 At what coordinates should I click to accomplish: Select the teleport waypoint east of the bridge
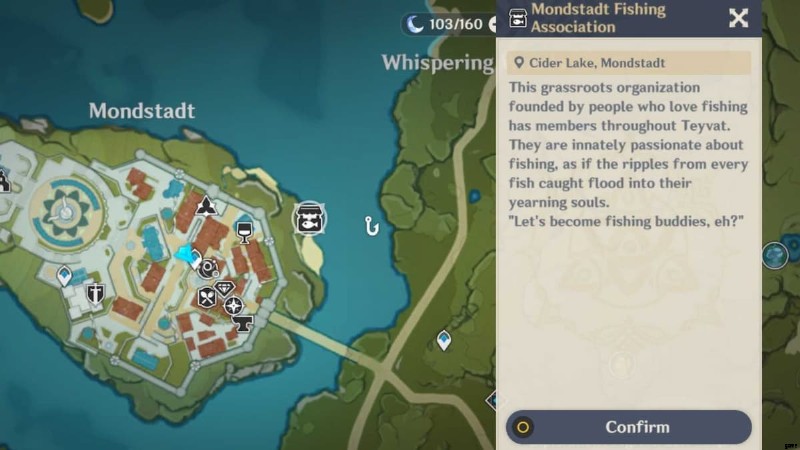tap(444, 341)
